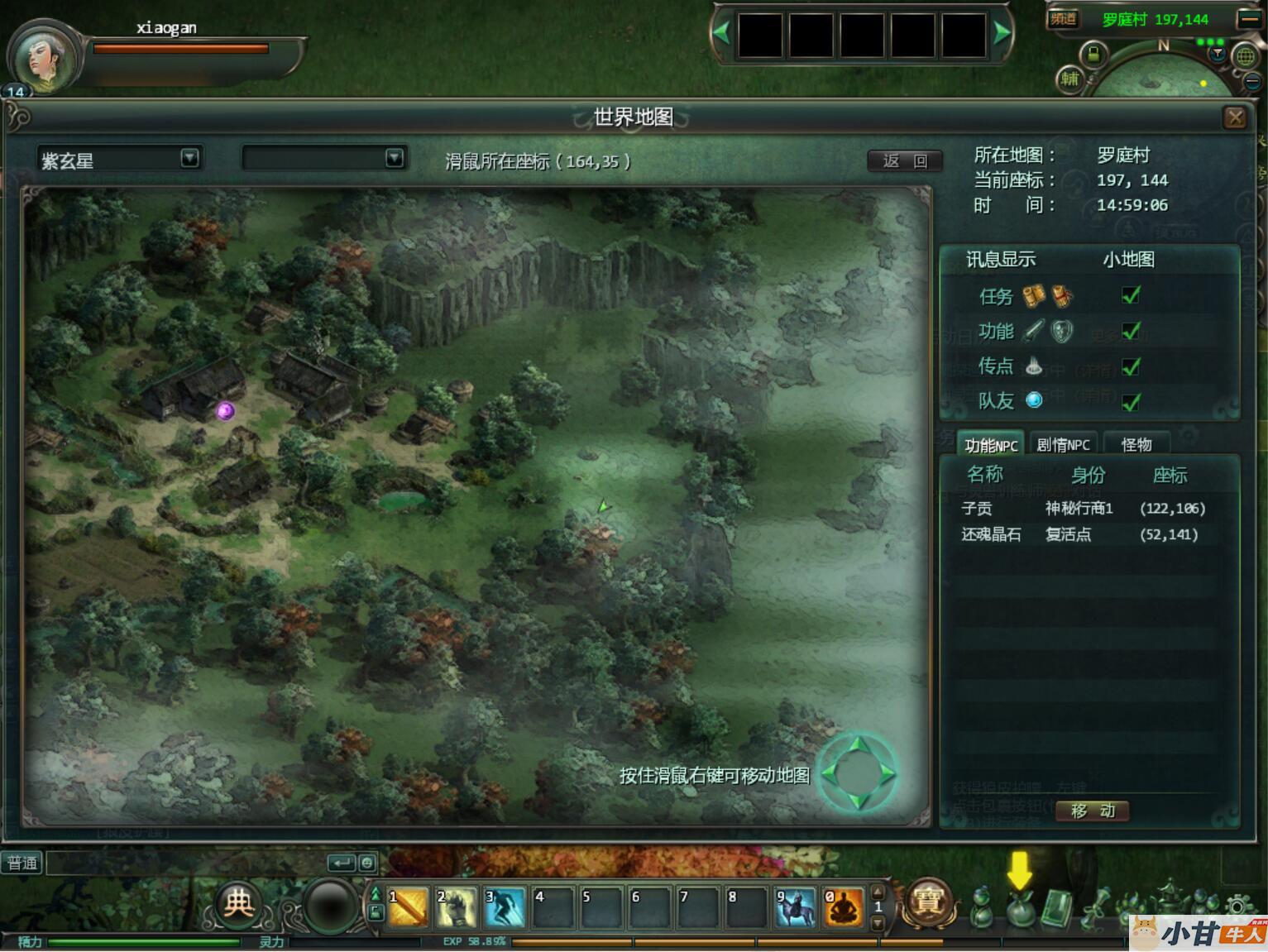Screen dimensions: 1268x952
Task: Toggle the 任务 minimap checkbox
Action: pyautogui.click(x=1130, y=295)
